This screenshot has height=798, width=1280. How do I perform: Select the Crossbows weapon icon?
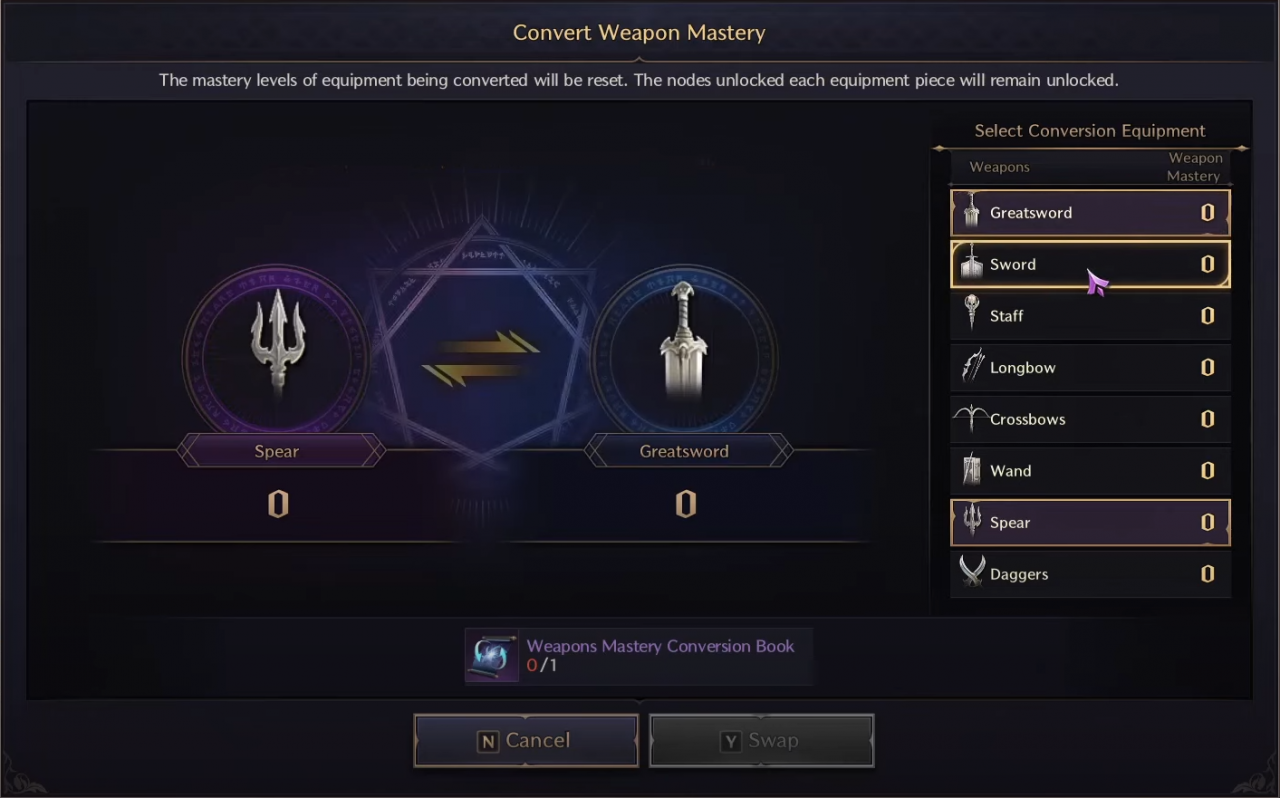pos(971,418)
